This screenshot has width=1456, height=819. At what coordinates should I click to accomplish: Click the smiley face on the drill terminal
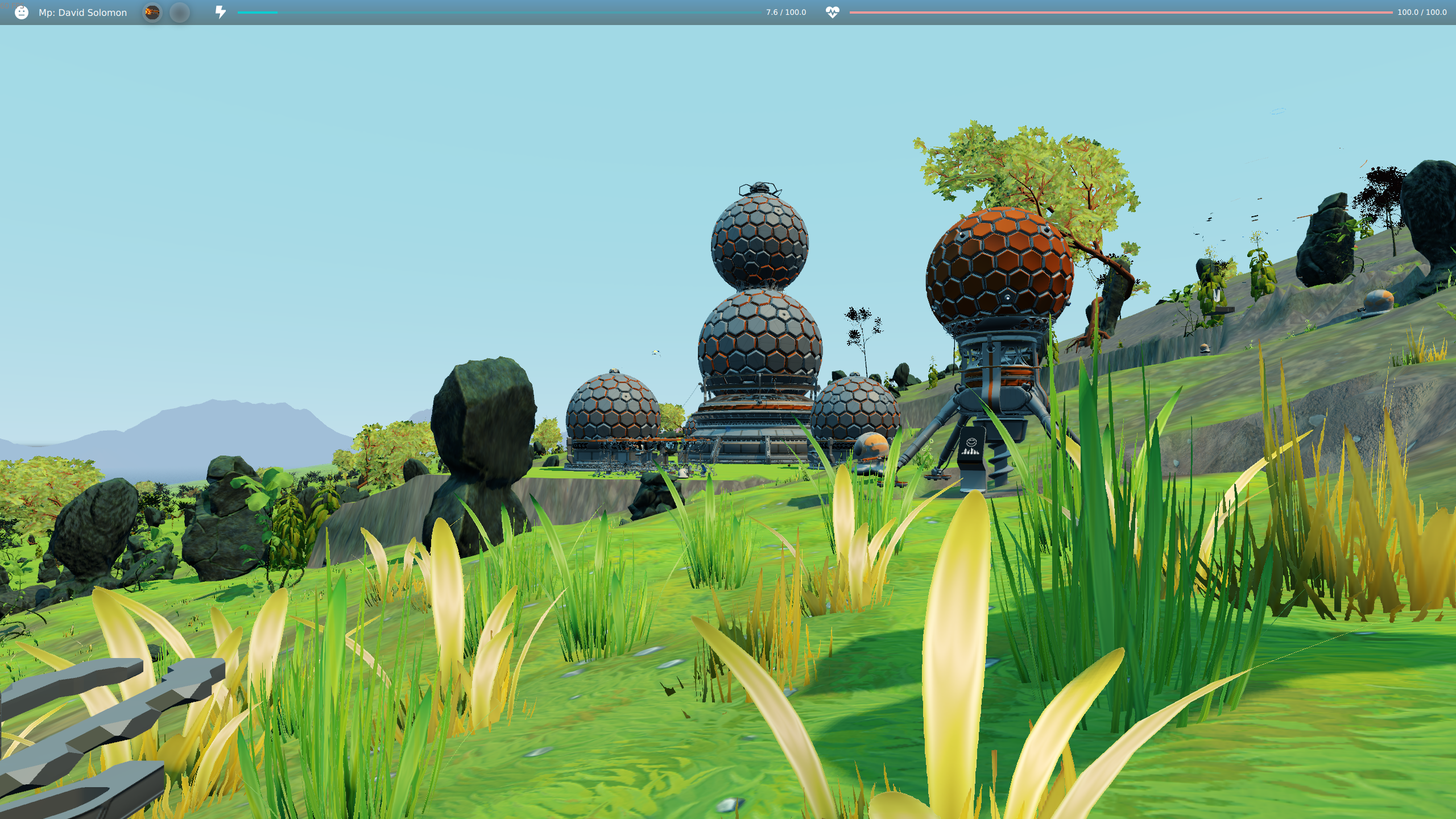pyautogui.click(x=971, y=442)
